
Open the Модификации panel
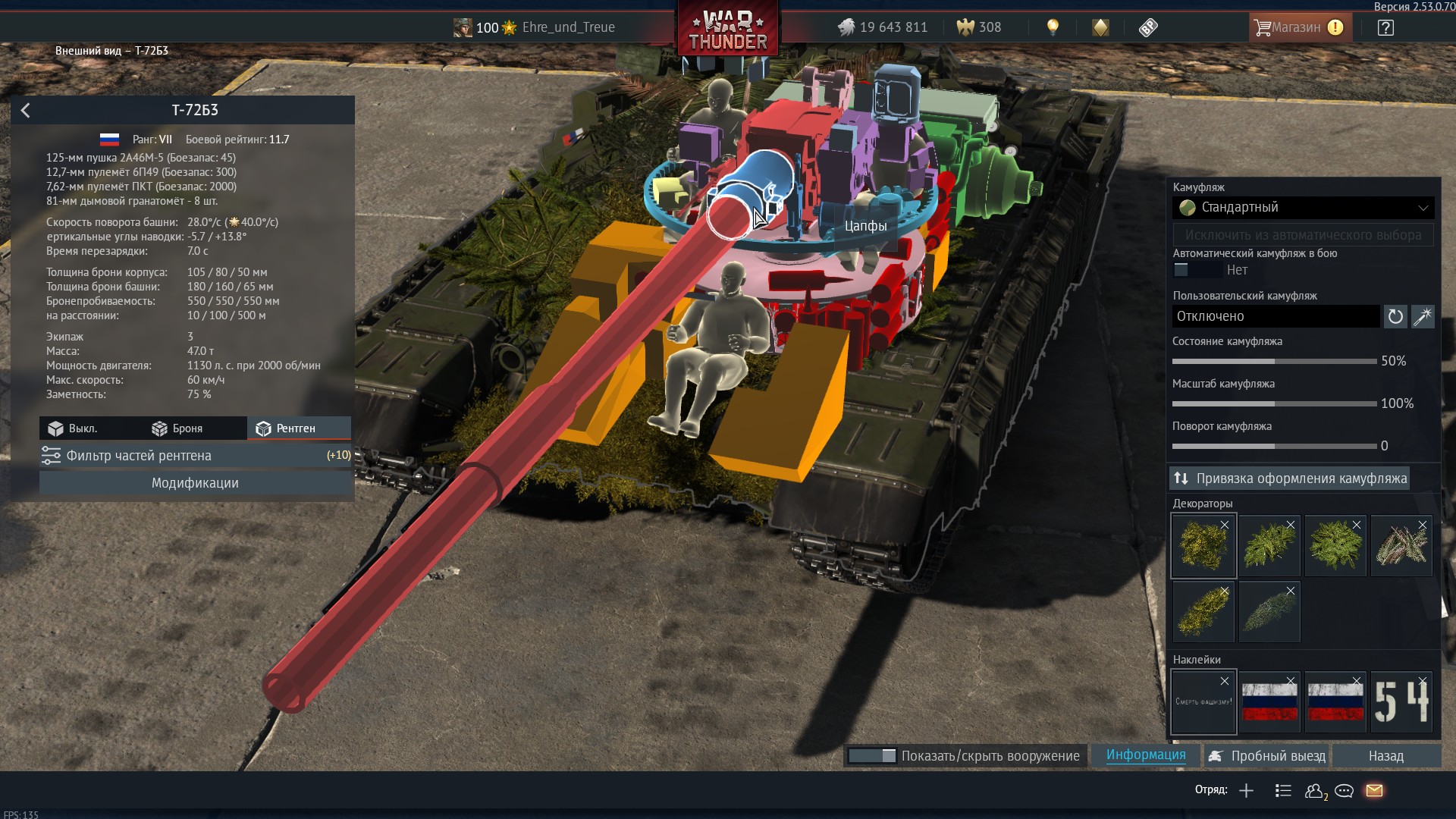(196, 483)
